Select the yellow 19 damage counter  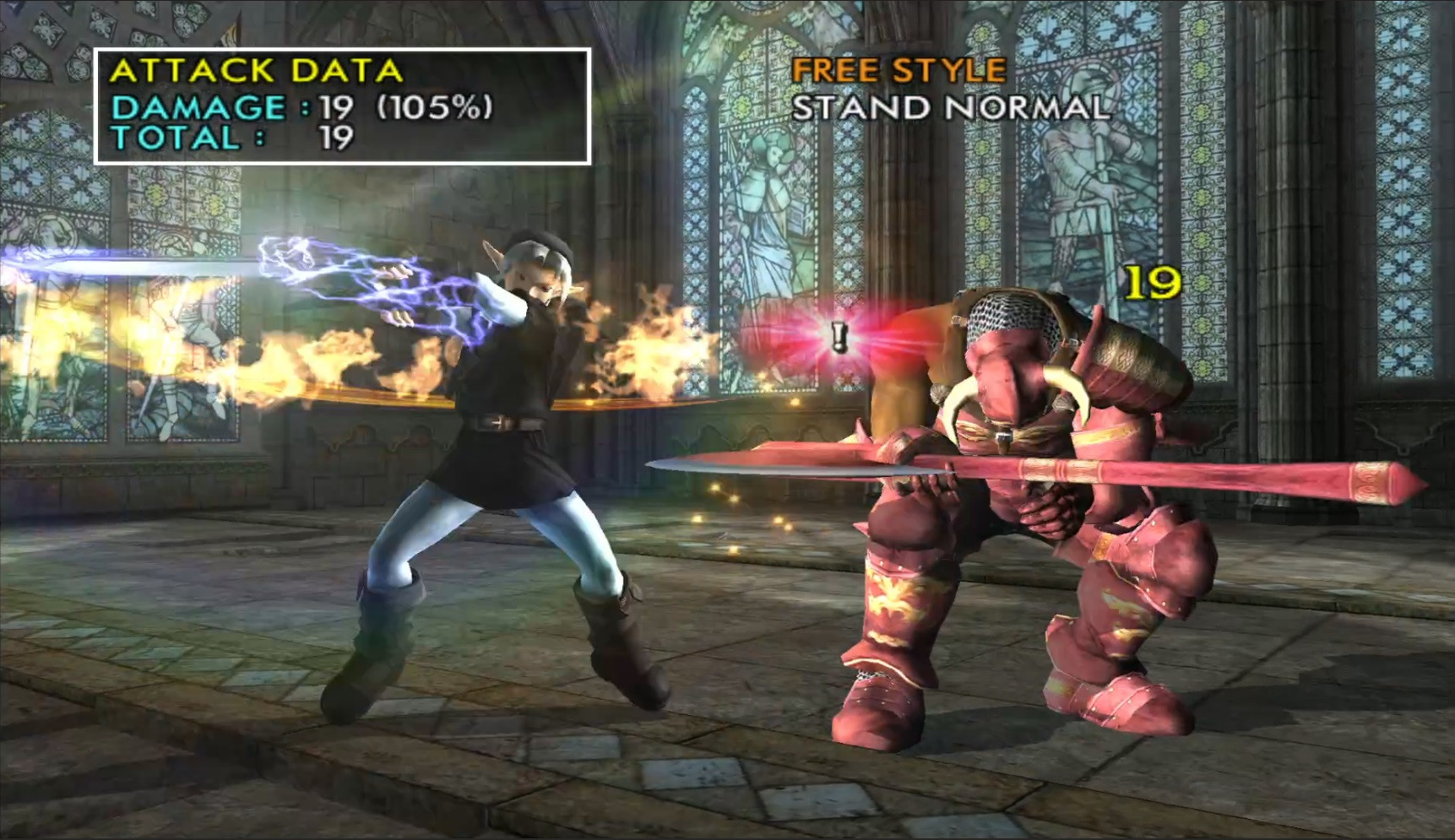1152,284
